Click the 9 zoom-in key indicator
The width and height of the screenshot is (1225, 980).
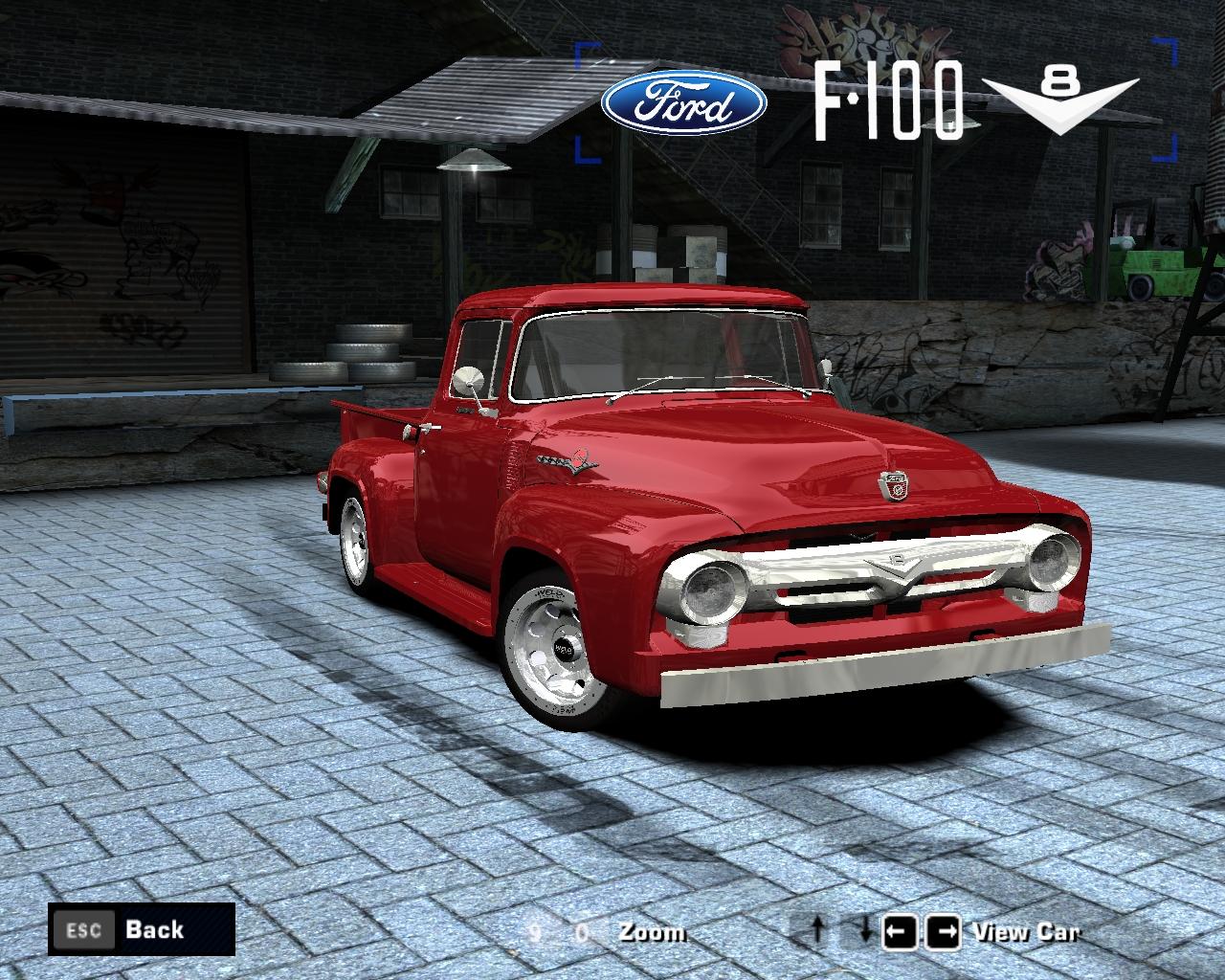pos(536,931)
